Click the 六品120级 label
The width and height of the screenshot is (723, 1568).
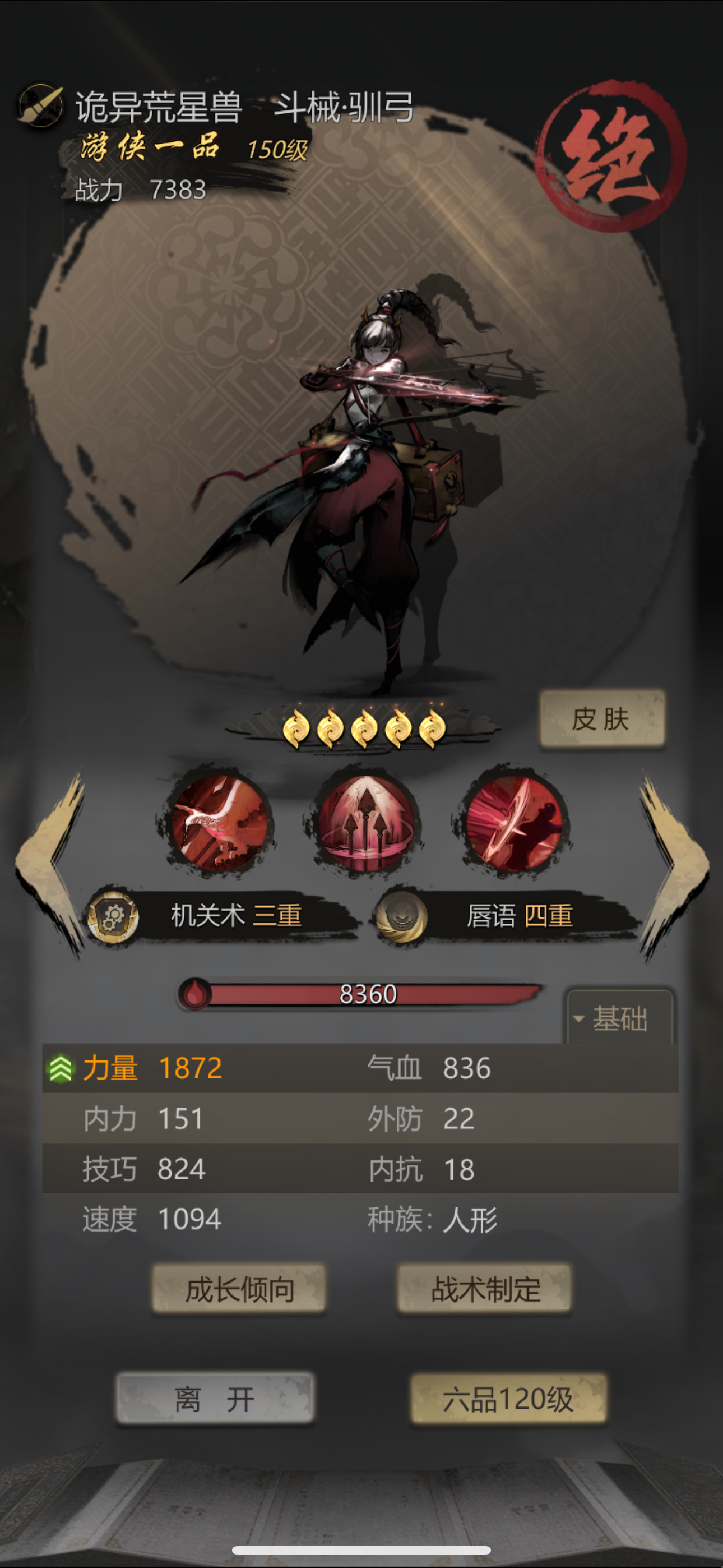(x=509, y=1398)
